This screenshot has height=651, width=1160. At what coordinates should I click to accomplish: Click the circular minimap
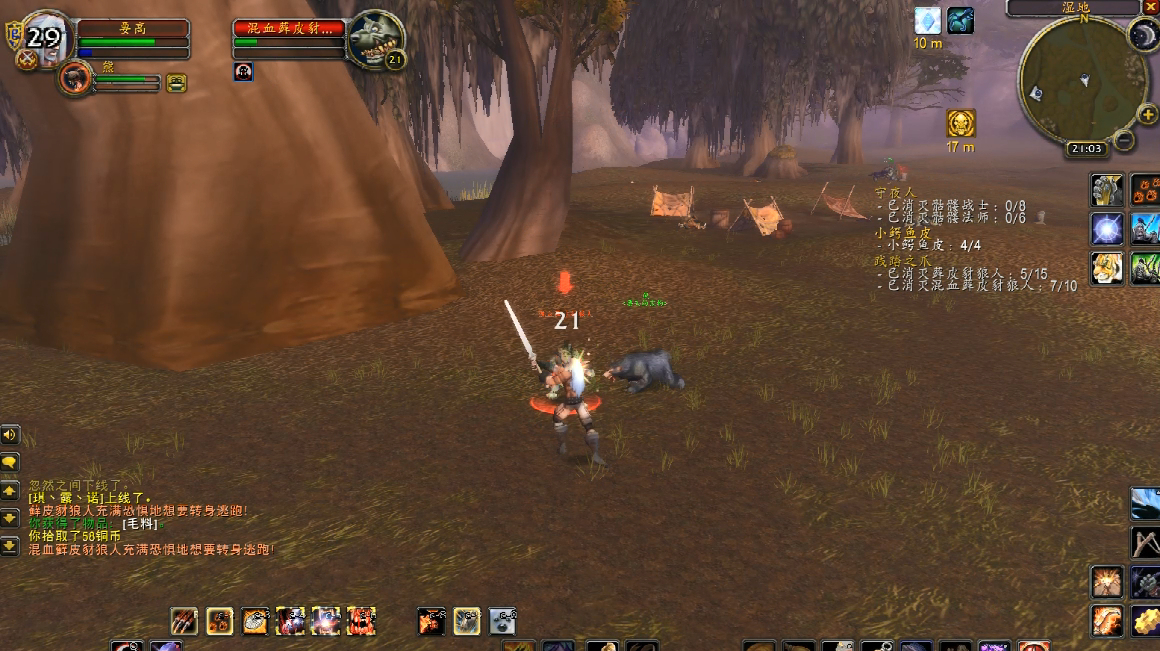click(1083, 80)
